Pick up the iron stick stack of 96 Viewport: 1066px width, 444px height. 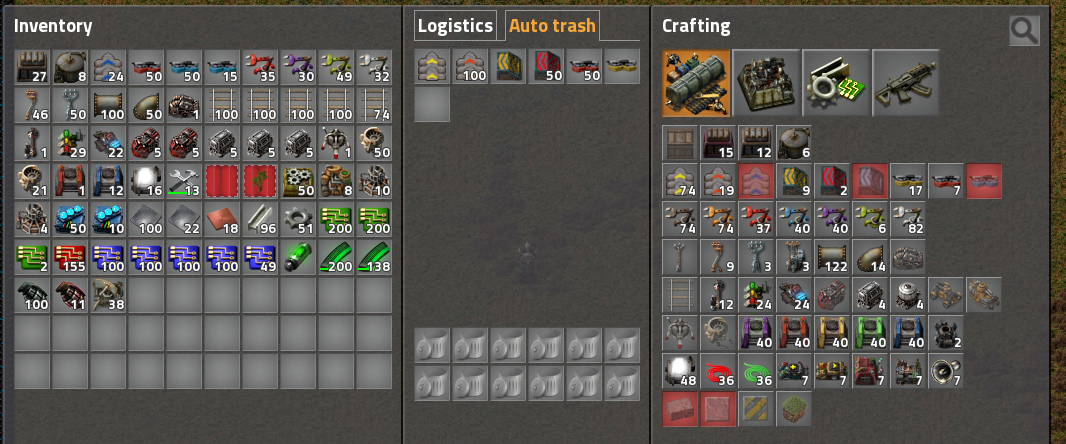point(261,219)
